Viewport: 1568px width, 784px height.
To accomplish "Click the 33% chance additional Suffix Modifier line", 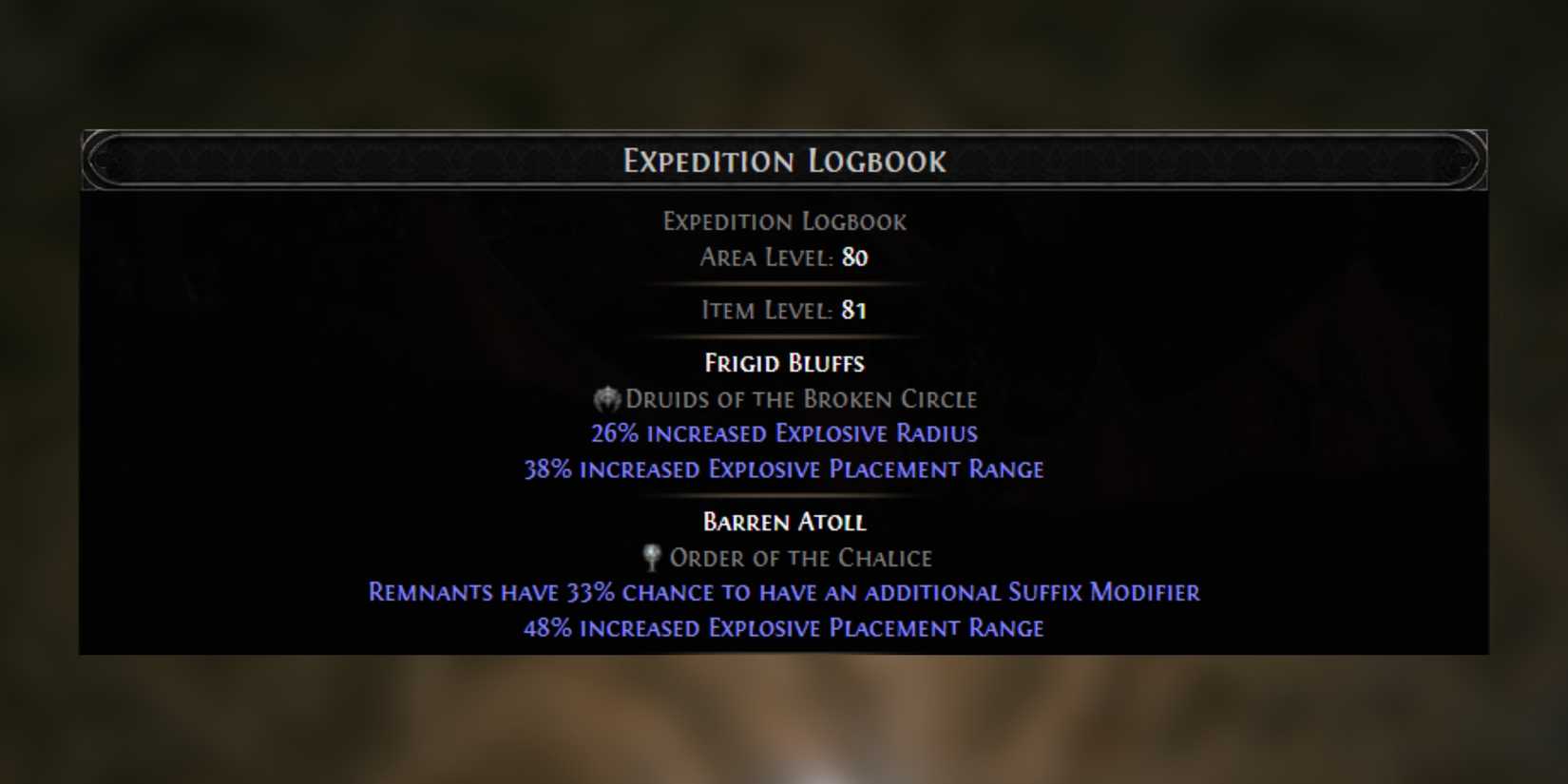I will 783,592.
